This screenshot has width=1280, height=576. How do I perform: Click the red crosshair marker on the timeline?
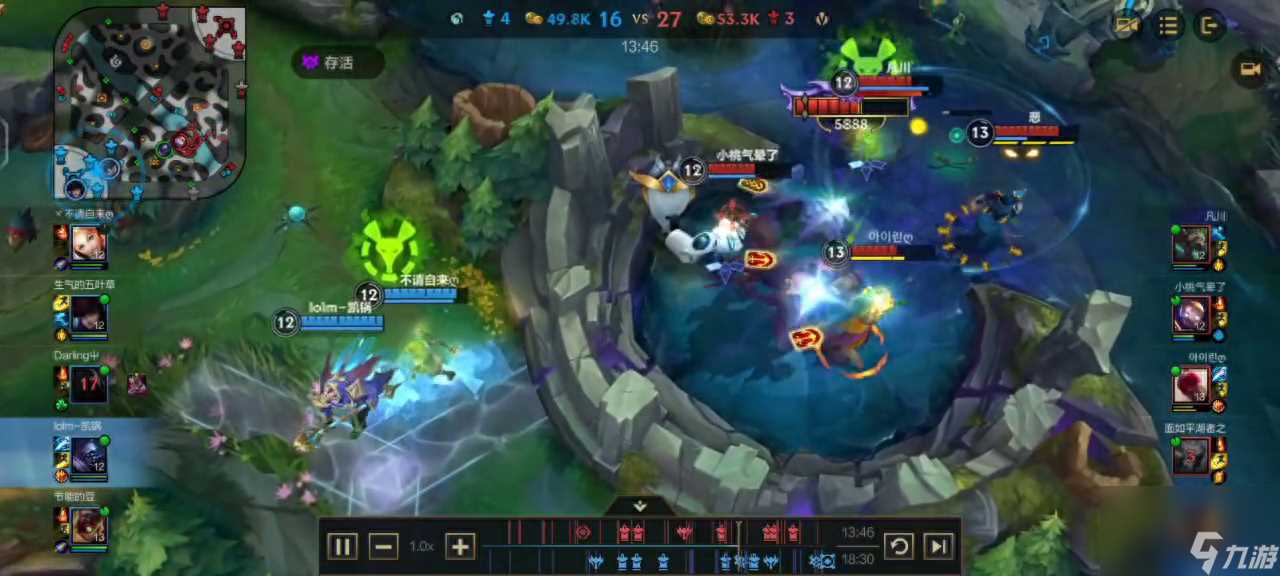pos(583,532)
